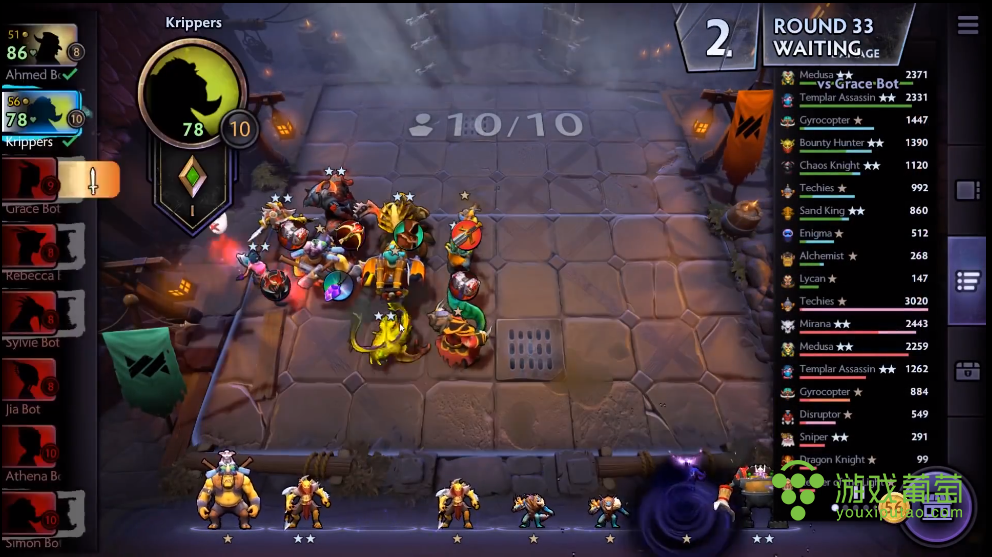Screen dimensions: 992x557
Task: Open the hamburger main menu
Action: tap(967, 26)
